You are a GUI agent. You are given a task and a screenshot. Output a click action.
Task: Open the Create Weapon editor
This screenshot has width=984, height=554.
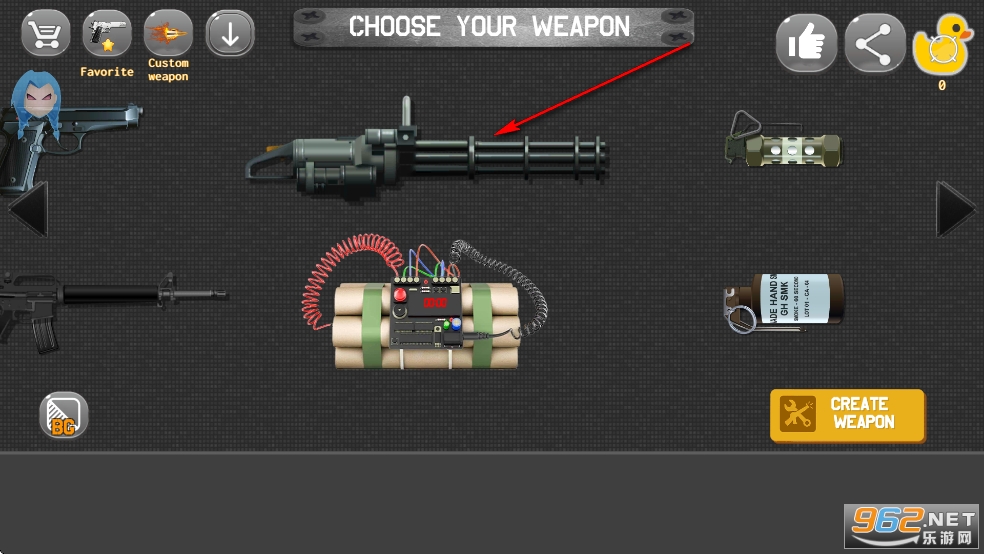[847, 415]
